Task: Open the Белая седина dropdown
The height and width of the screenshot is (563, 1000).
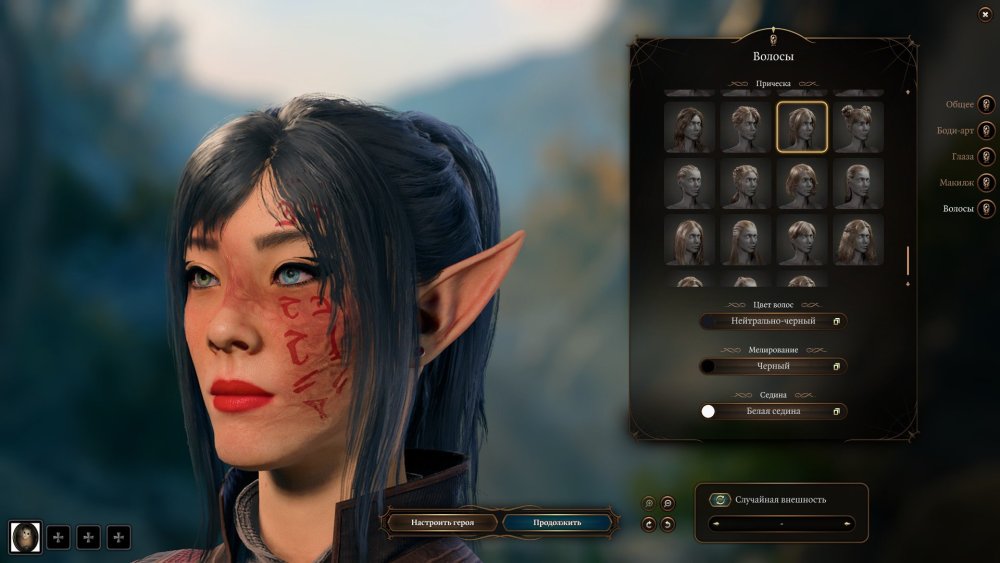Action: click(x=773, y=411)
